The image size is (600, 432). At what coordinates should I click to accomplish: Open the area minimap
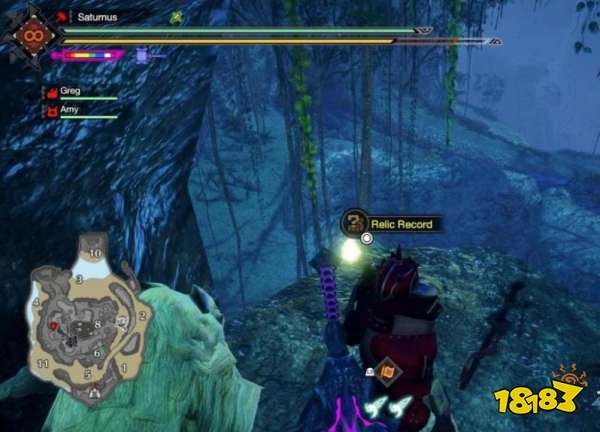point(86,320)
